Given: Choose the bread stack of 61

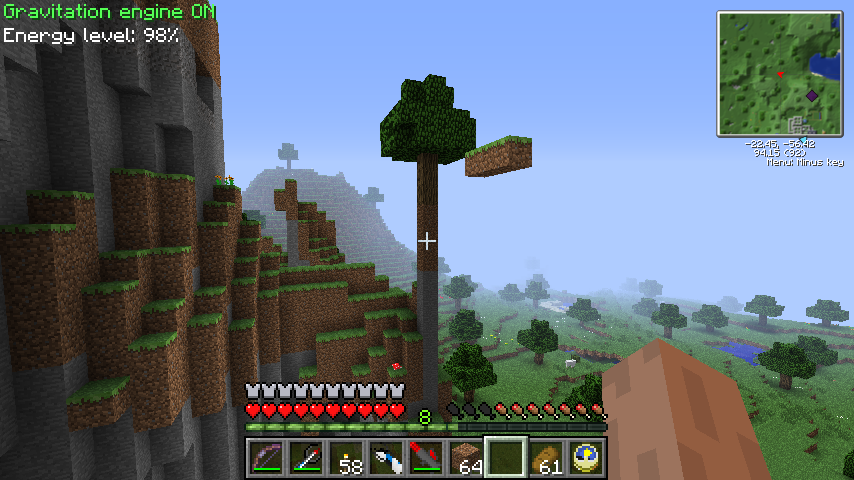Looking at the screenshot, I should coord(545,458).
